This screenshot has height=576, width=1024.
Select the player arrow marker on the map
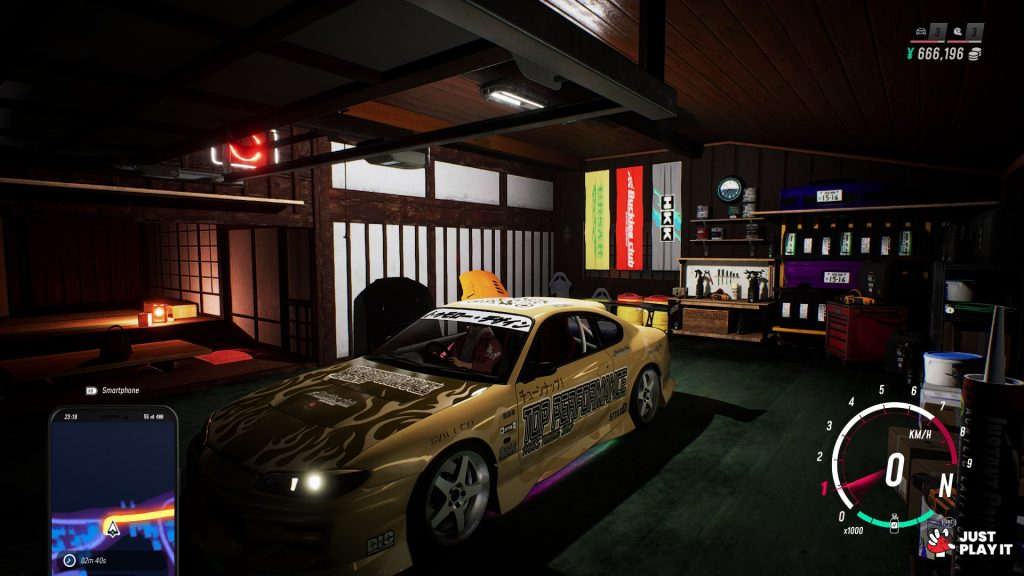(113, 528)
